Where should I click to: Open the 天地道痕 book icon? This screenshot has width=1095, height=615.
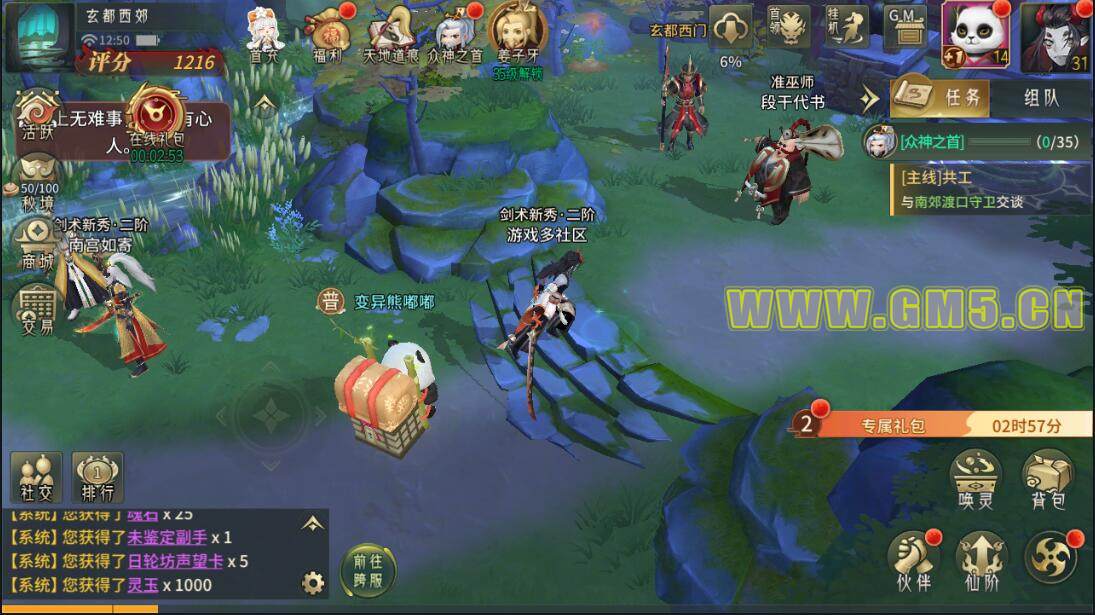click(x=391, y=32)
